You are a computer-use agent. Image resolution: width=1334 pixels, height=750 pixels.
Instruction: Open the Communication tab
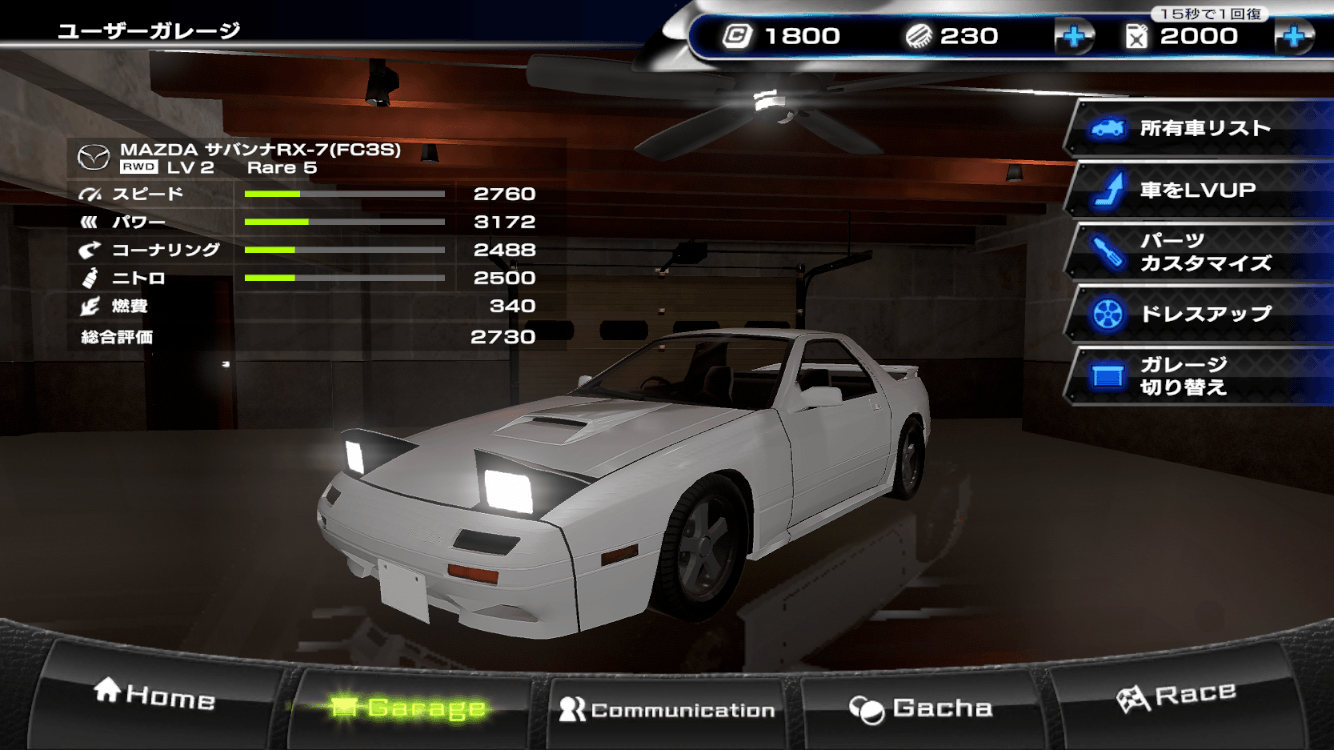[668, 710]
